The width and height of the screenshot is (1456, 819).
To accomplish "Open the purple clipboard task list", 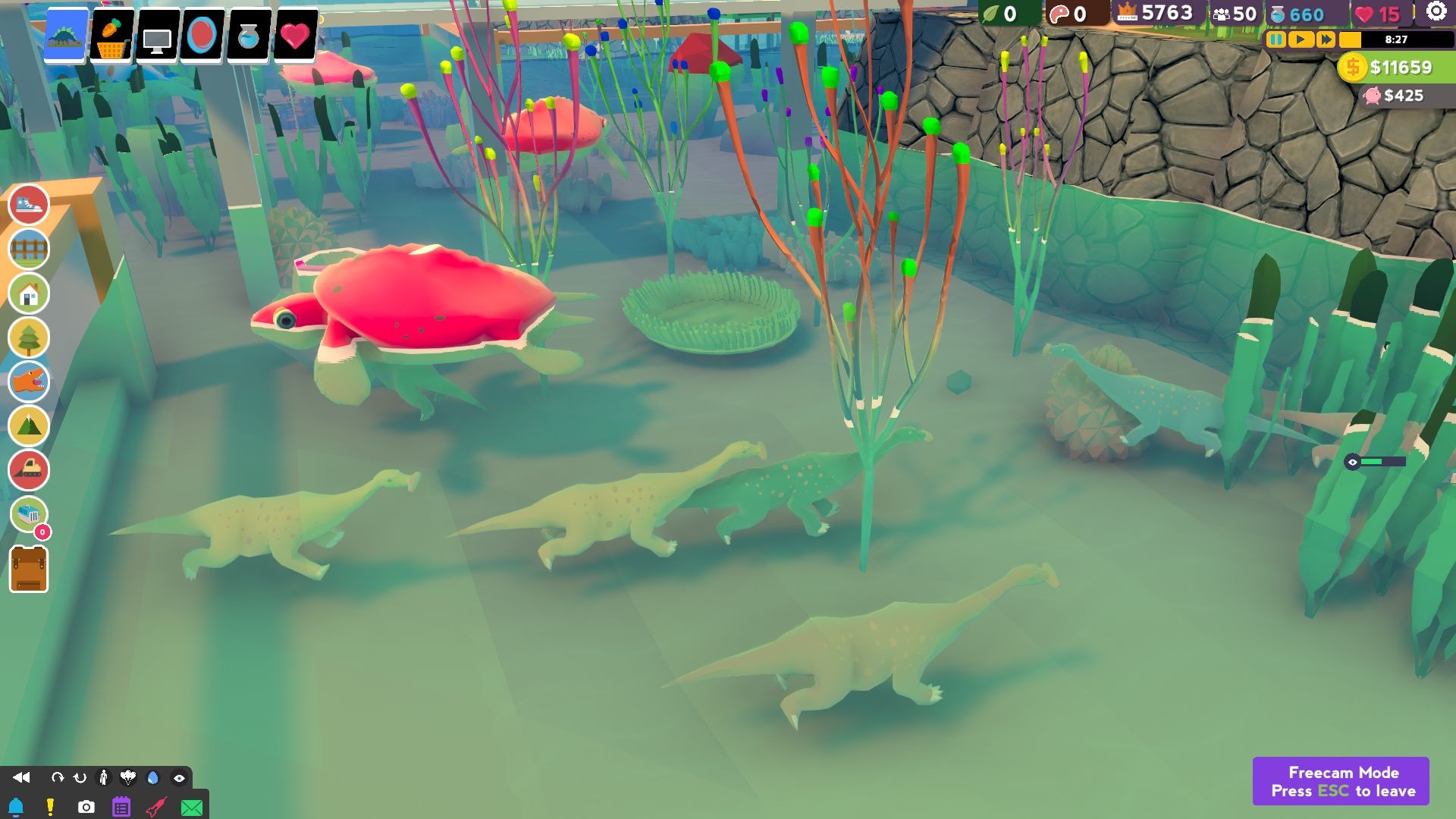I will click(121, 807).
